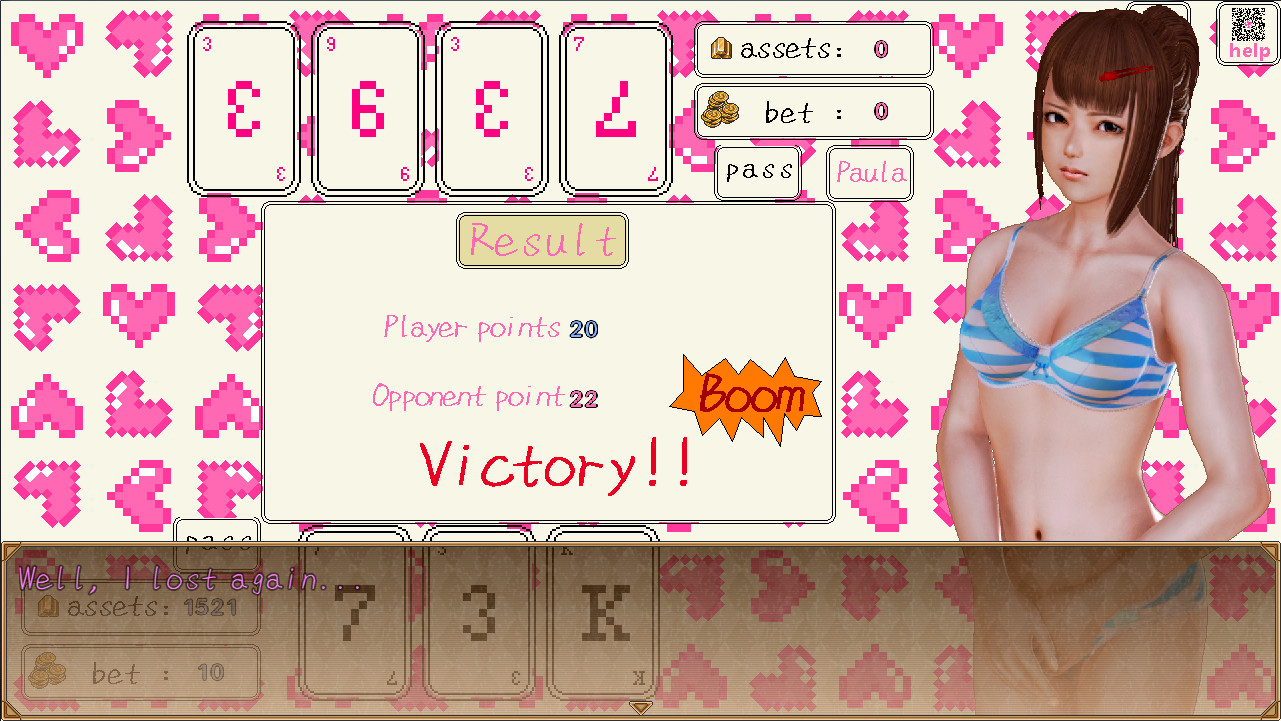Select the Paula button
This screenshot has width=1281, height=721.
(868, 172)
